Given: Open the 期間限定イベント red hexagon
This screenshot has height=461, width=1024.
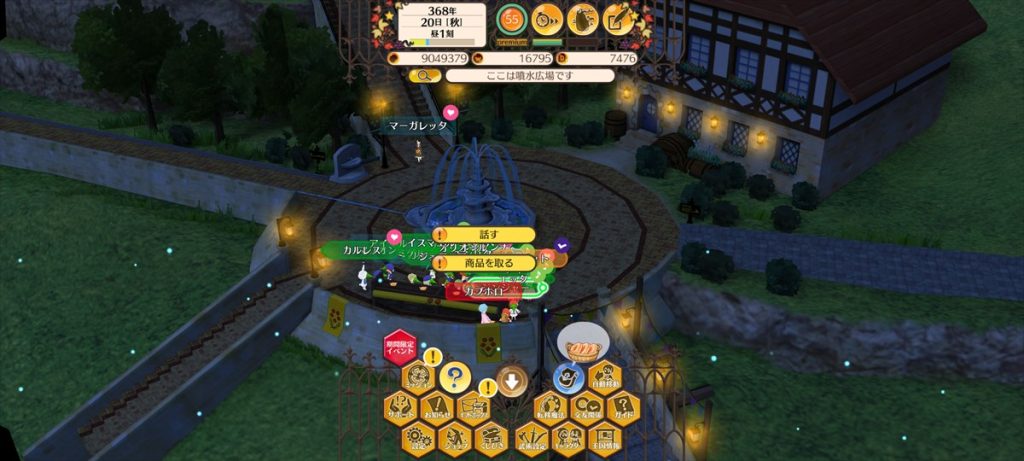Looking at the screenshot, I should tap(400, 349).
